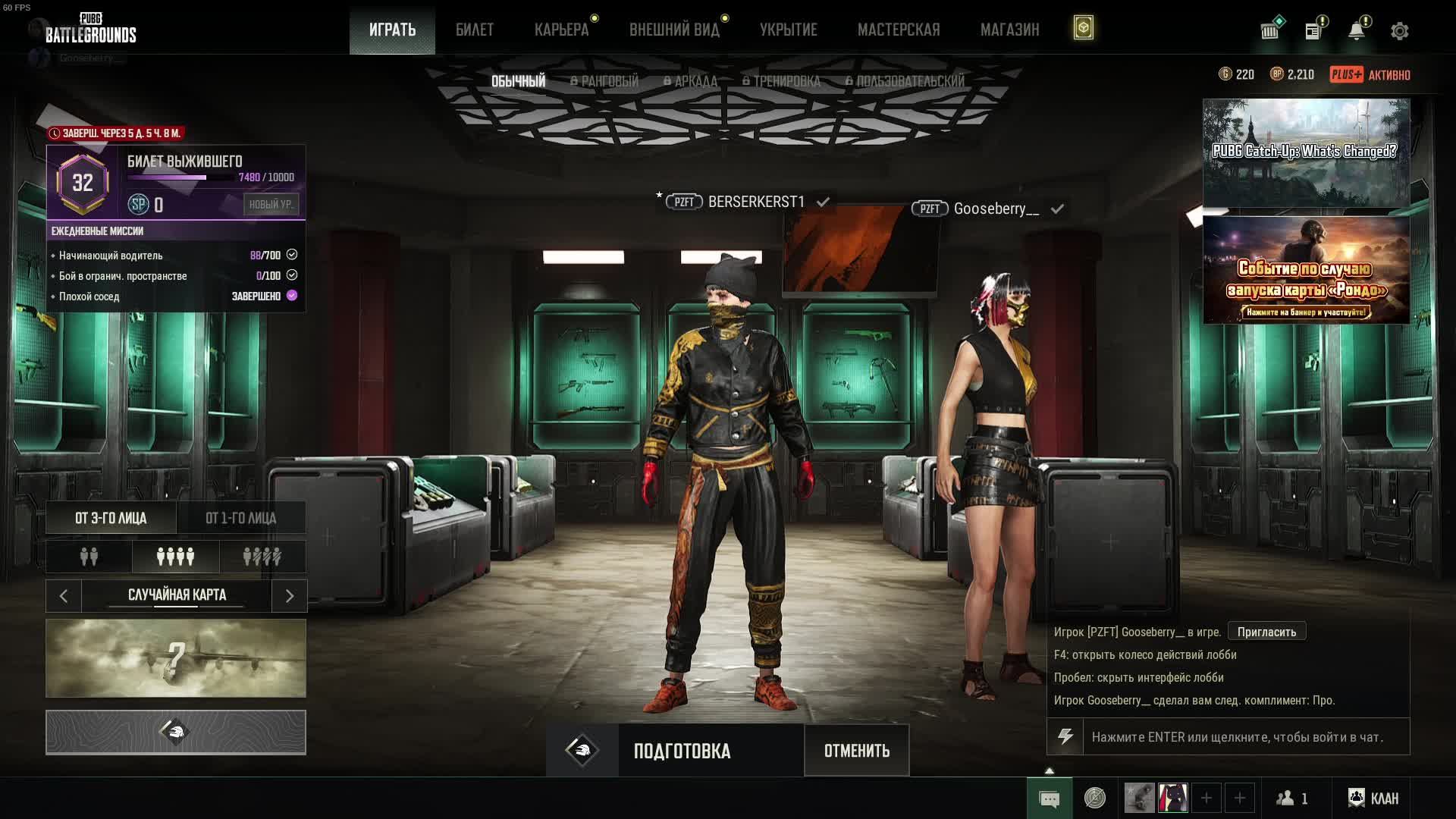Open the БИЛЕТ tab
This screenshot has width=1456, height=819.
tap(475, 30)
